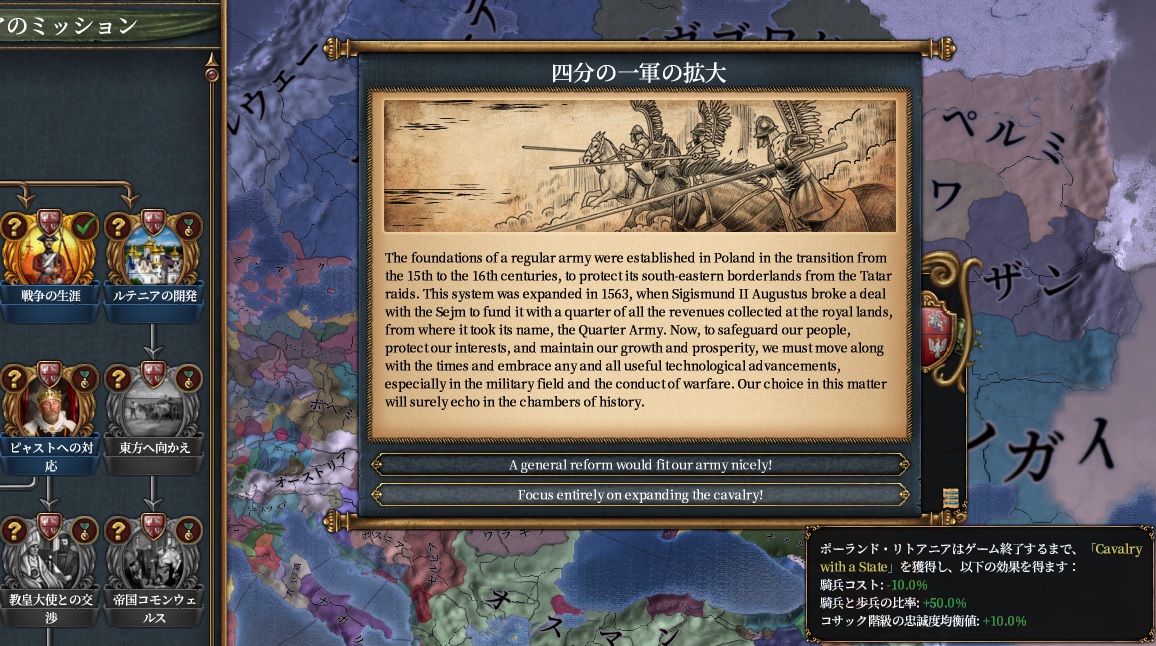Choose the general army reform option
This screenshot has width=1156, height=646.
(640, 465)
